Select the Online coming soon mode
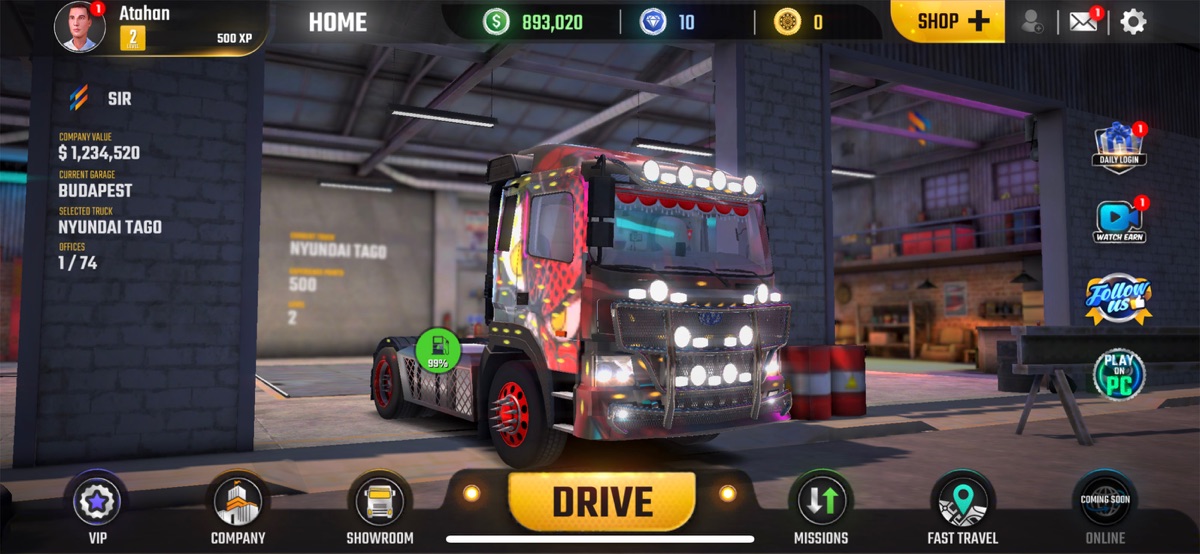The image size is (1200, 554). coord(1104,502)
